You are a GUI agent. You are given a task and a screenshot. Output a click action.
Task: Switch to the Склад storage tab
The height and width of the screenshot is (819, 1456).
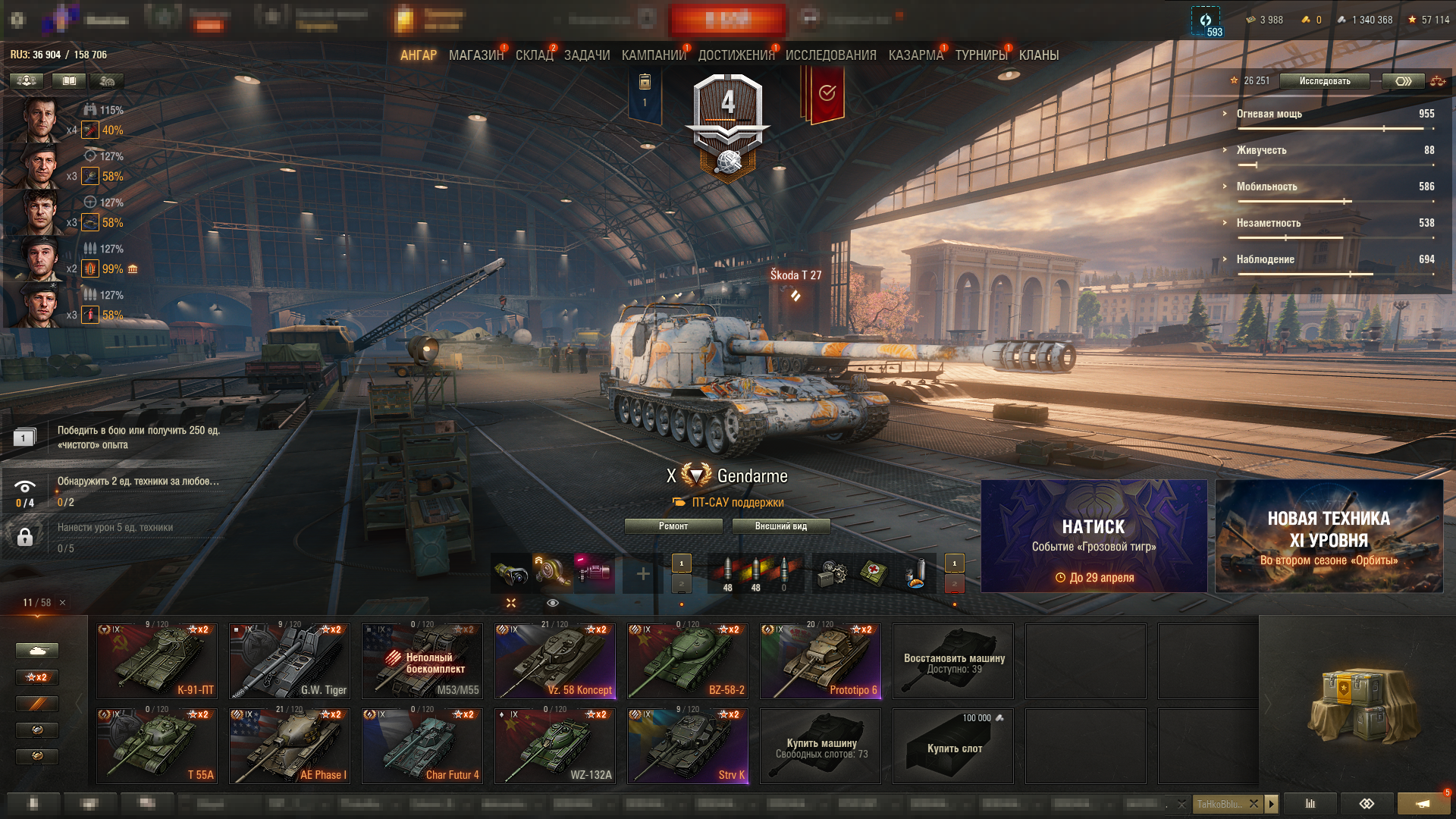(534, 55)
